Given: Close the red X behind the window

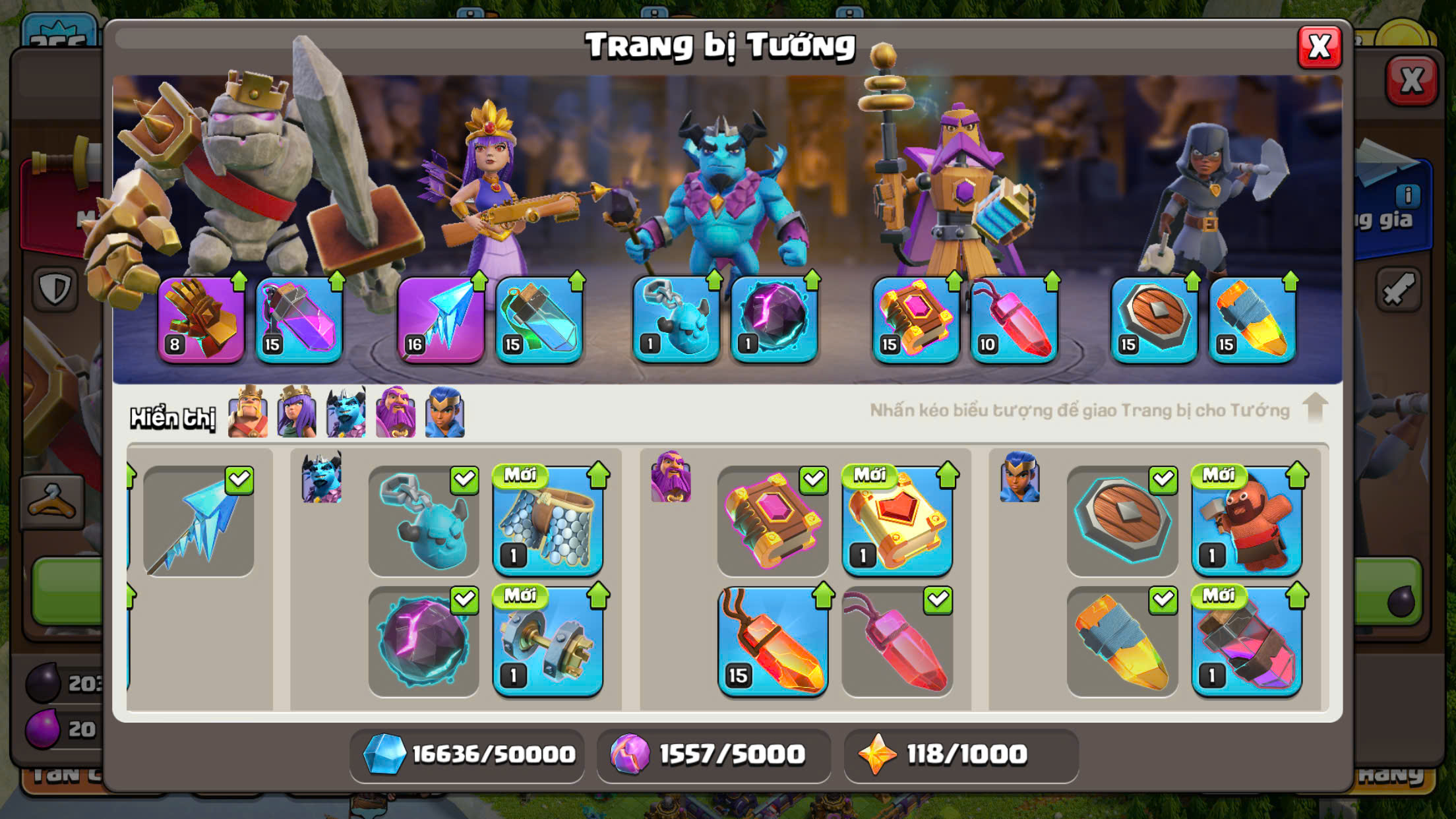Looking at the screenshot, I should 1411,81.
